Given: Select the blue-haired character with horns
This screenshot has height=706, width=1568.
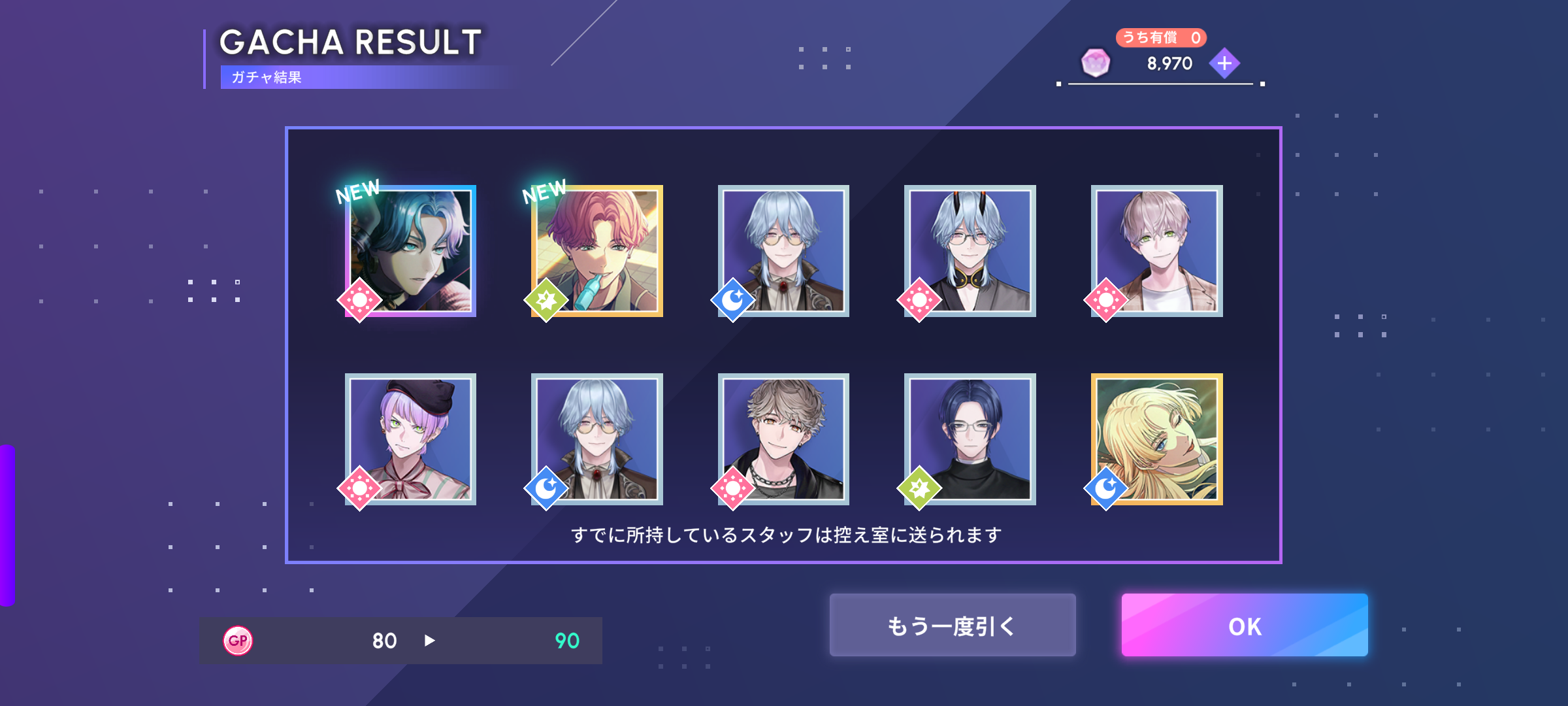Looking at the screenshot, I should click(x=970, y=251).
